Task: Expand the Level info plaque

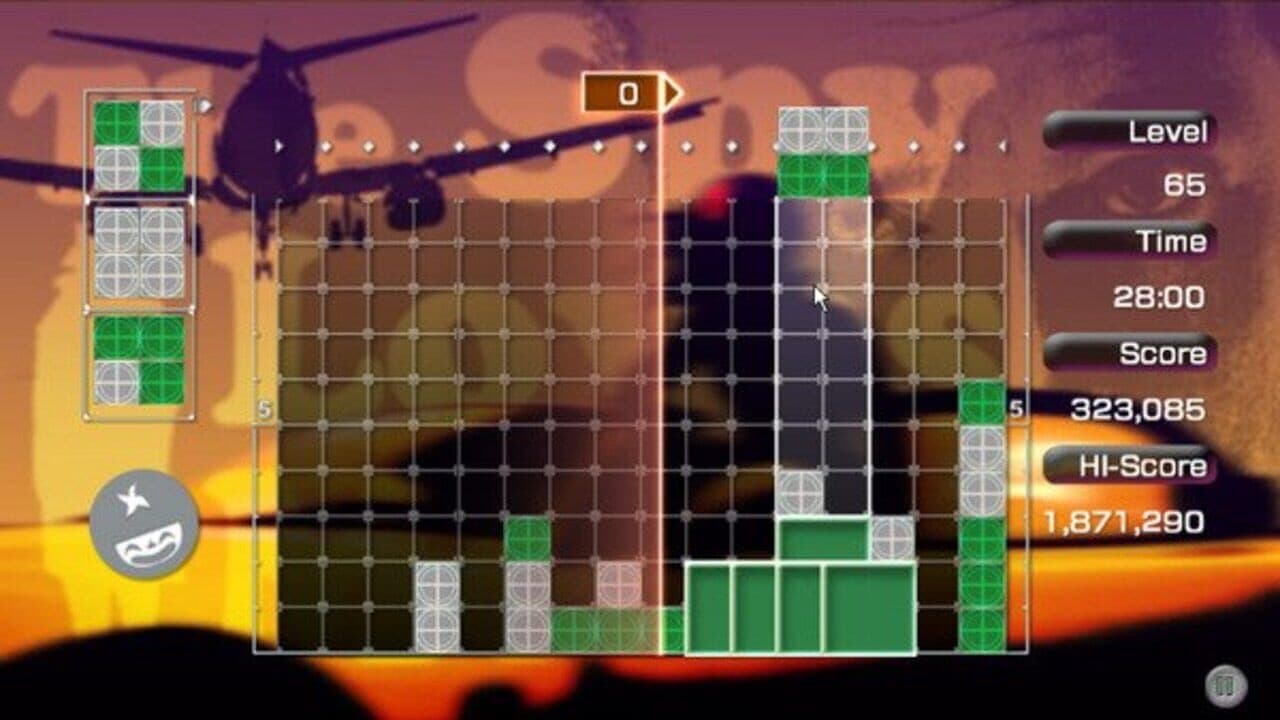Action: pyautogui.click(x=1127, y=131)
